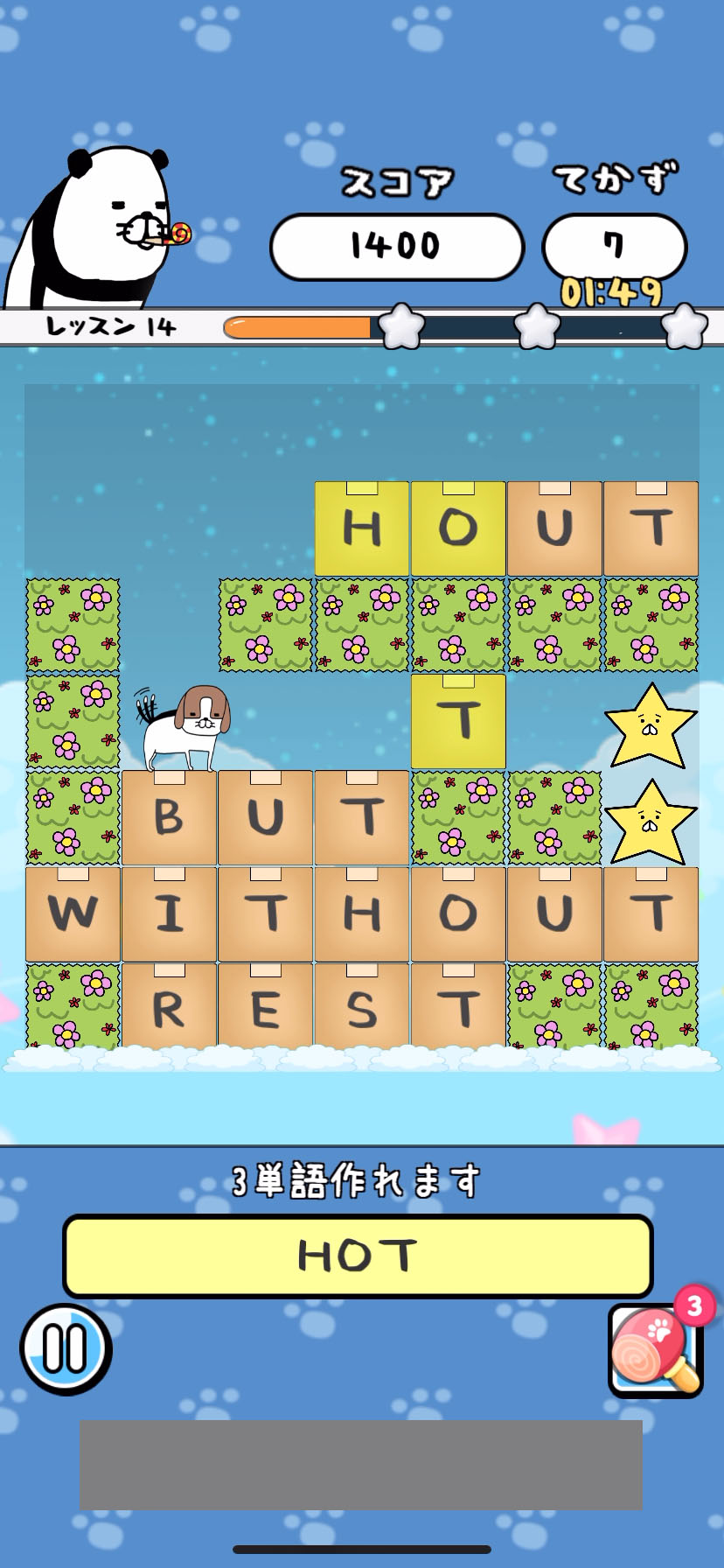Image resolution: width=724 pixels, height=1568 pixels.
Task: Select the W letter tile
Action: [73, 914]
